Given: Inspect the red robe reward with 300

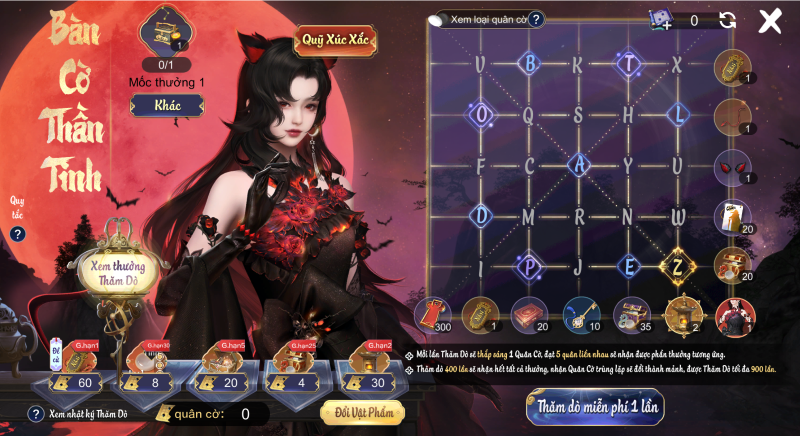Looking at the screenshot, I should tap(433, 314).
